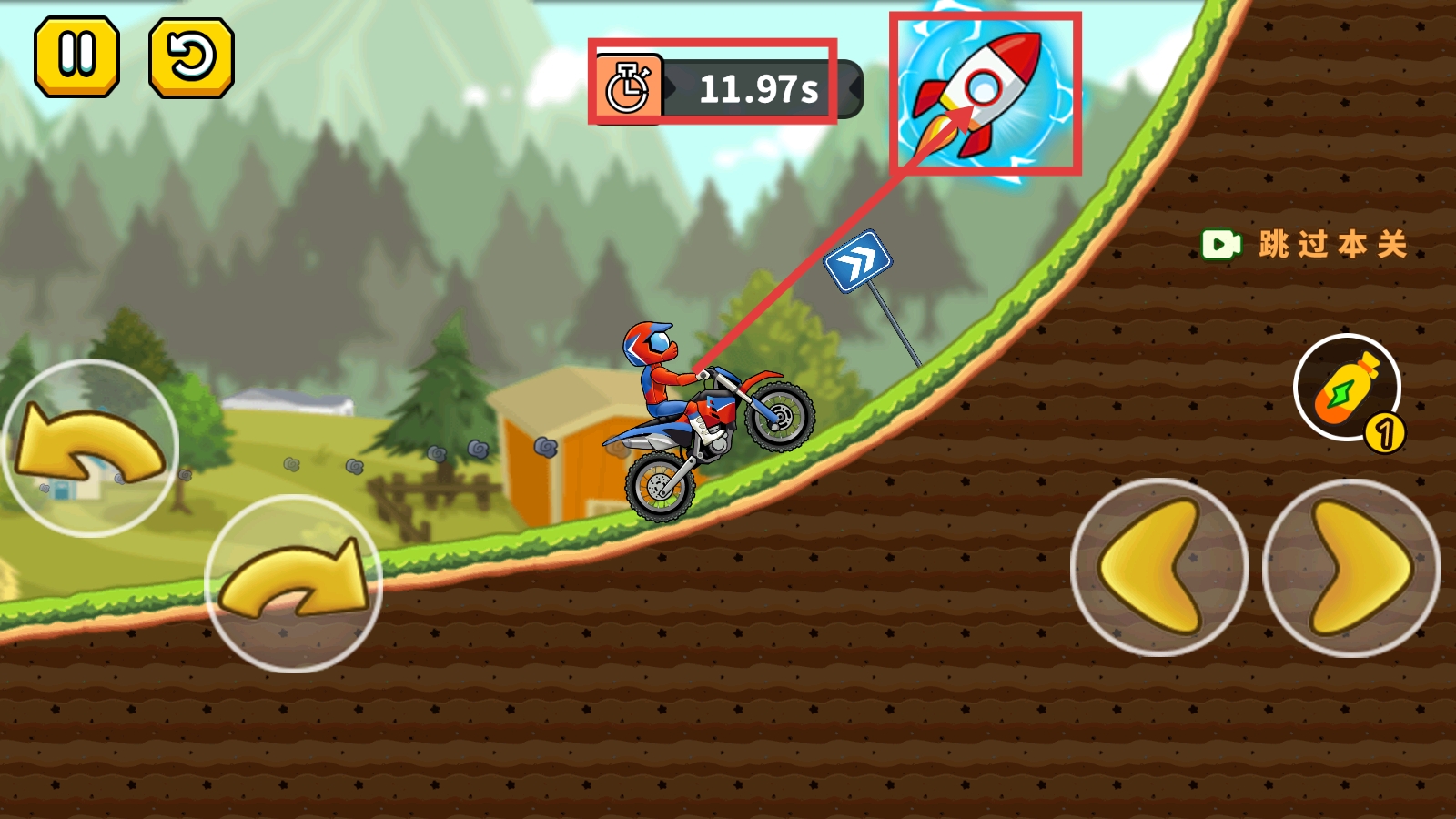
Task: Use the nitro boost bottle
Action: click(x=1348, y=389)
